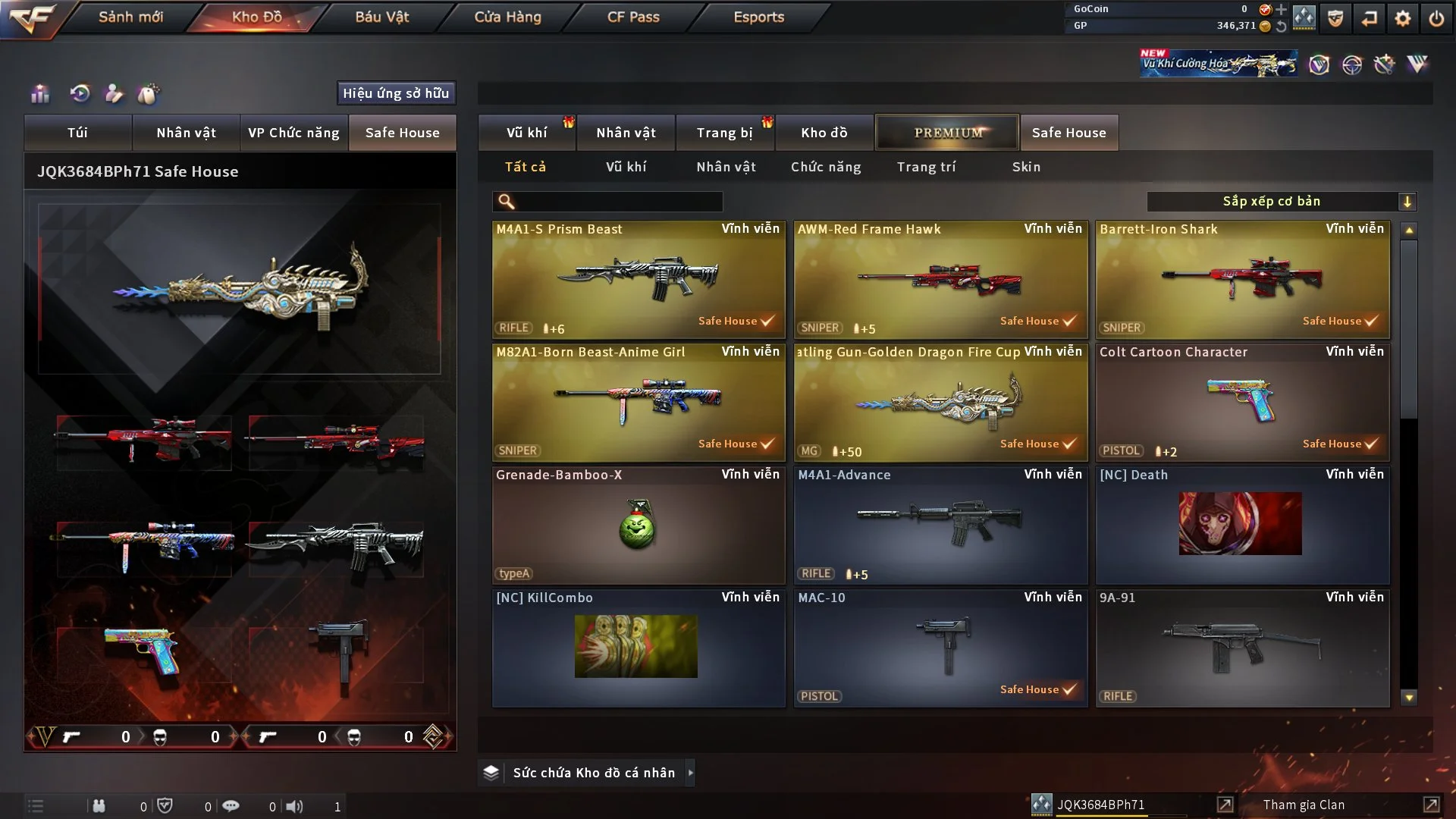Filter items by Trang trí category
1456x819 pixels.
[926, 167]
